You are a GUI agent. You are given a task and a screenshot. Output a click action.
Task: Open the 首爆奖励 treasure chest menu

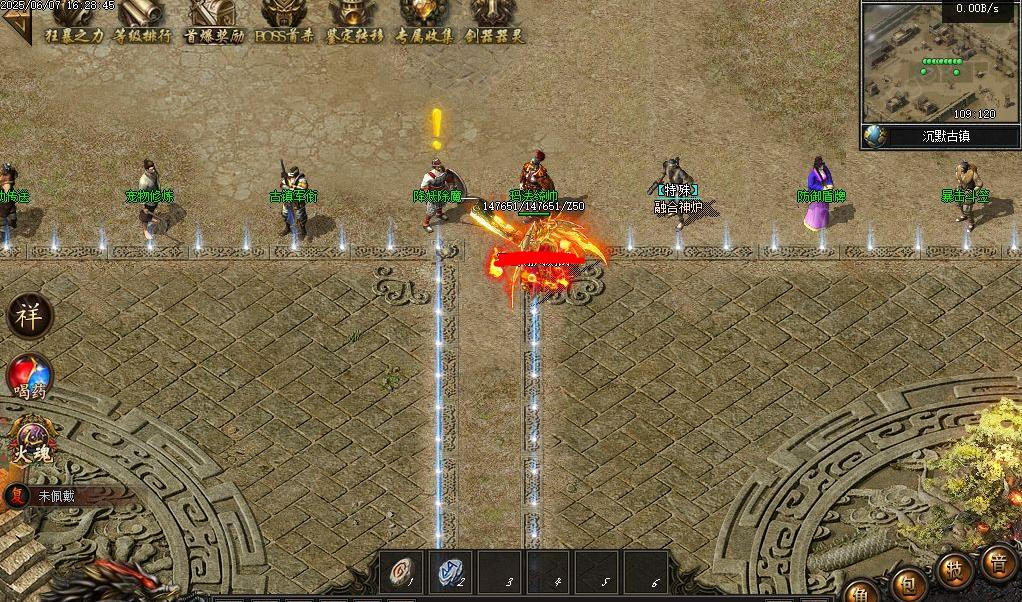[x=214, y=22]
